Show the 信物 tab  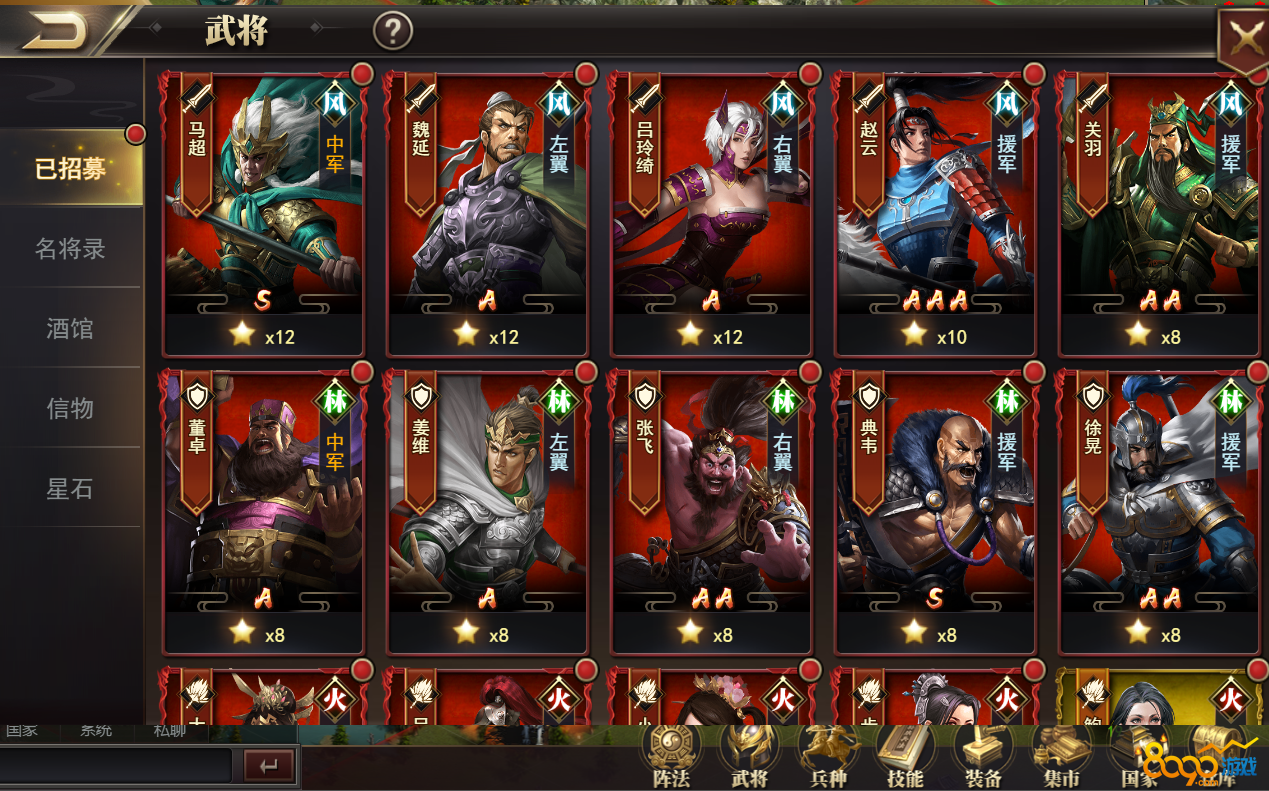tap(71, 408)
